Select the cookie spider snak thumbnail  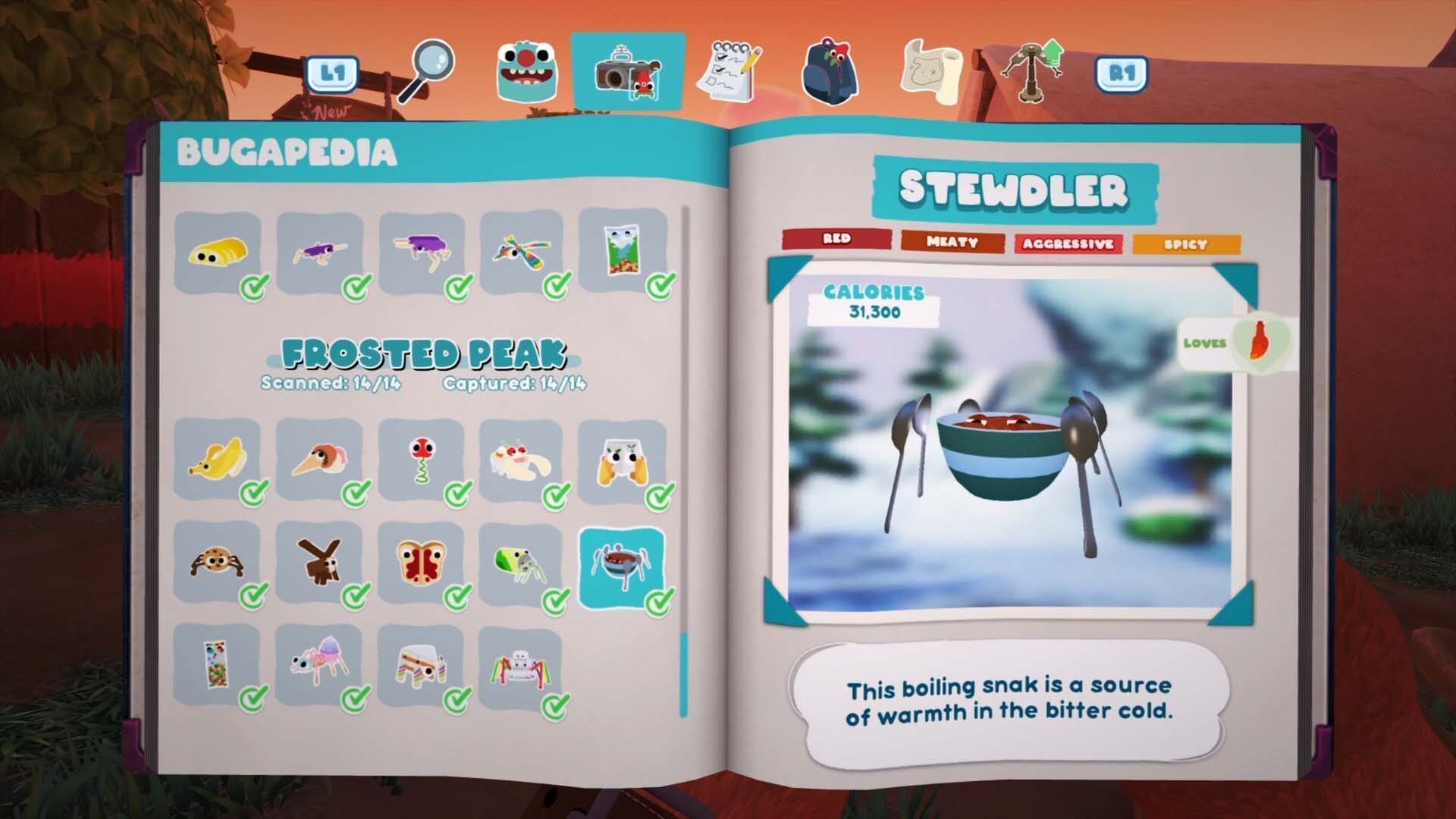215,561
